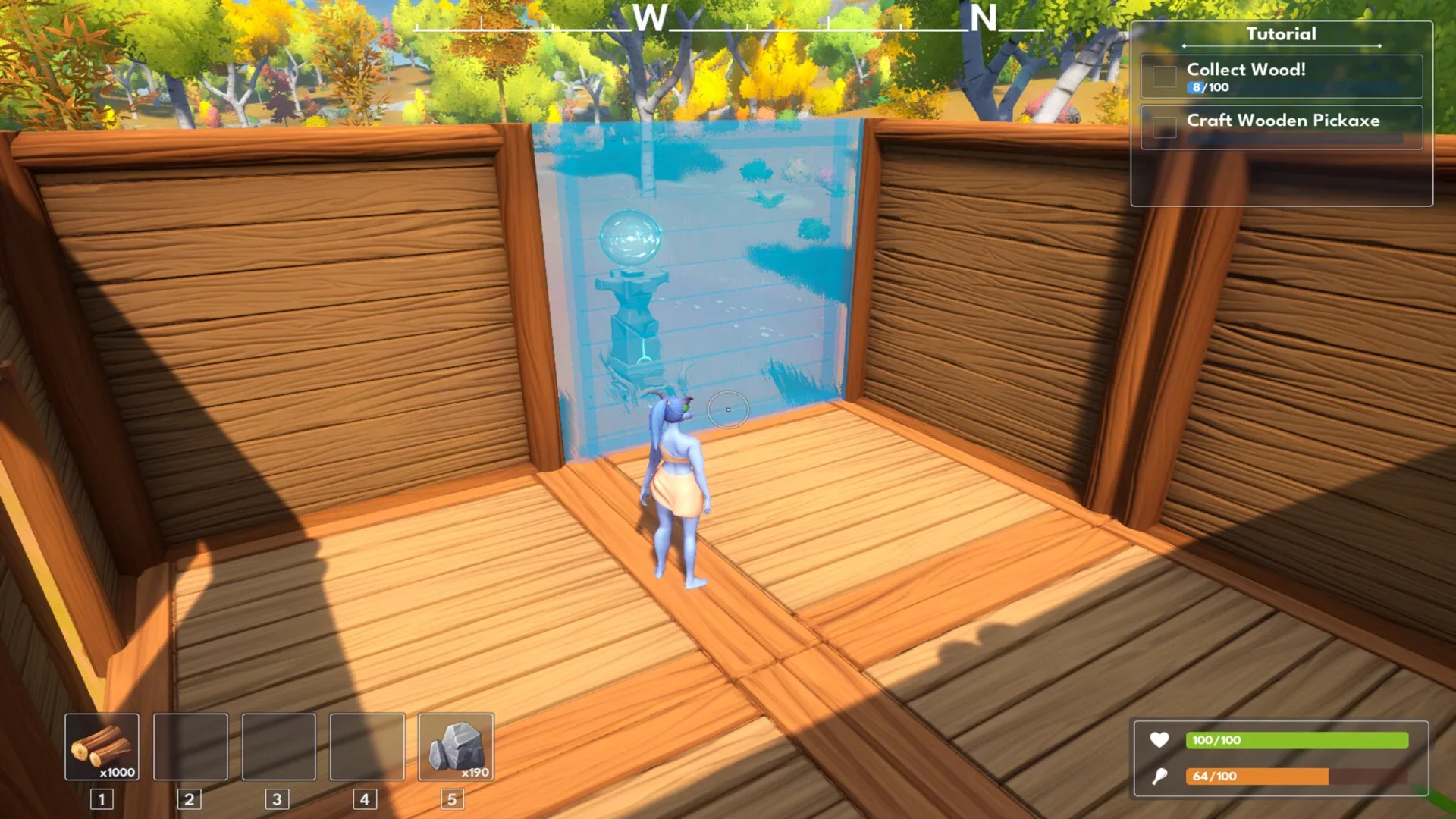
Task: Click the Craft Wooden Pickaxe objective text
Action: [1285, 121]
